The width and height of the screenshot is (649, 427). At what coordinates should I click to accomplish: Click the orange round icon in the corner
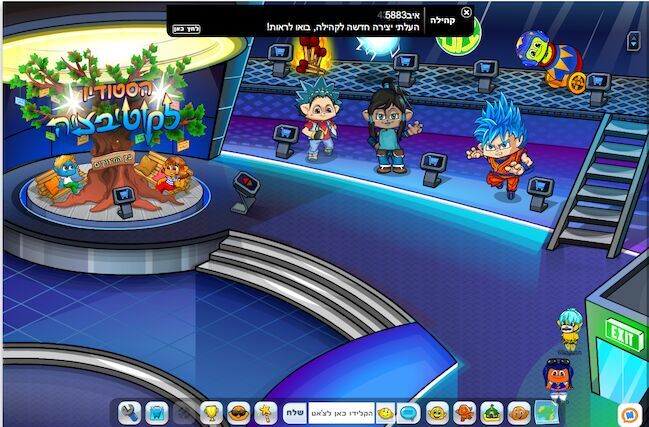(628, 412)
